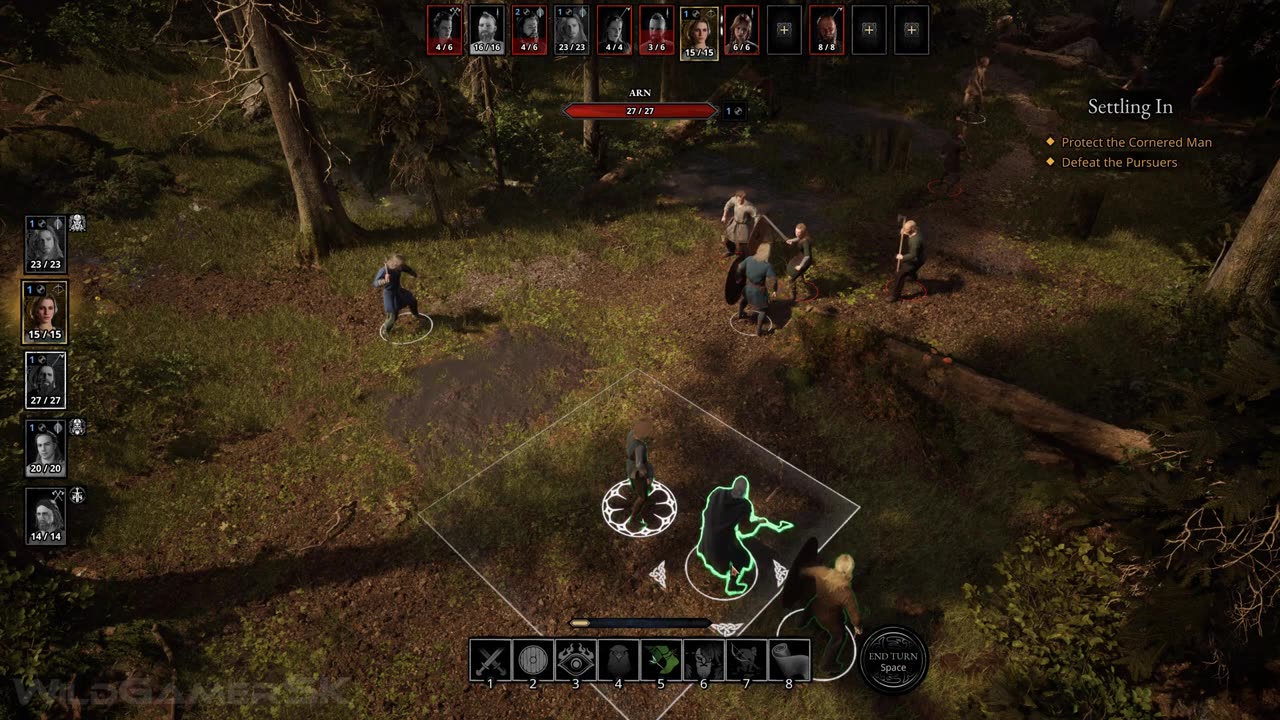Screen dimensions: 1280x720
Task: Select party portrait with 20/20 health
Action: point(45,448)
